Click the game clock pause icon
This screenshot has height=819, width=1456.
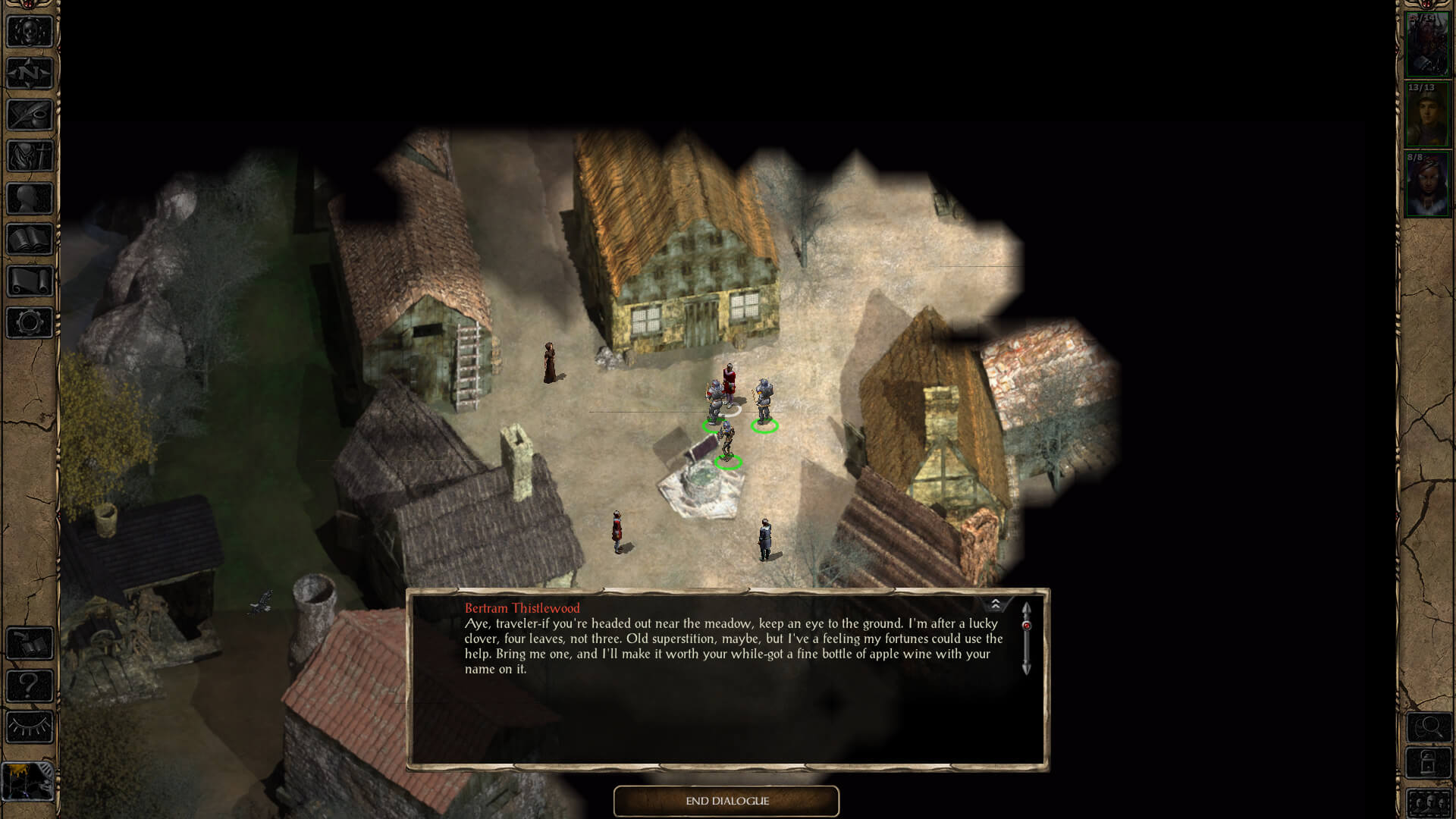(28, 780)
